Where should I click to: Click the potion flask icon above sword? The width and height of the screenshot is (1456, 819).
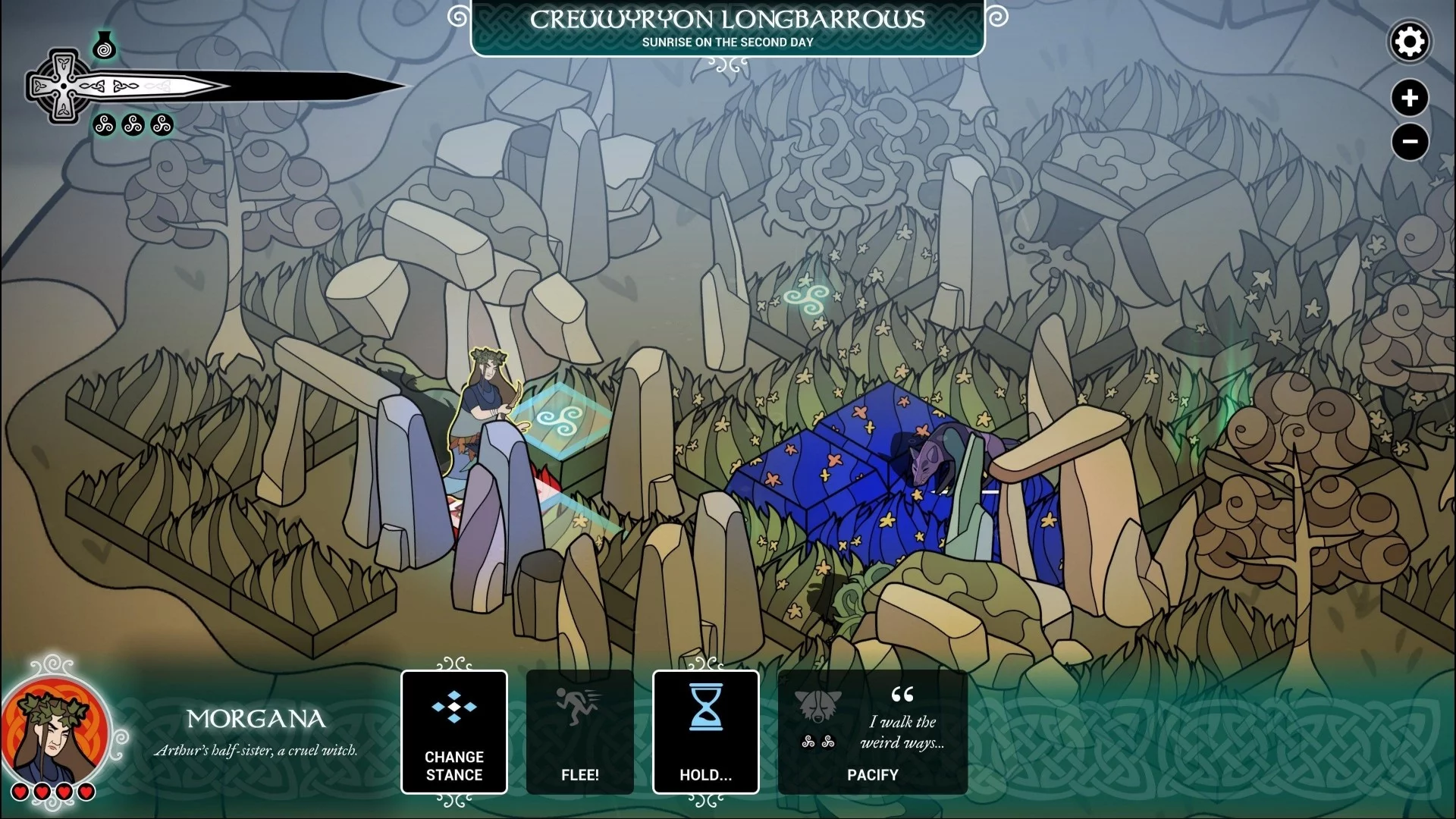105,47
